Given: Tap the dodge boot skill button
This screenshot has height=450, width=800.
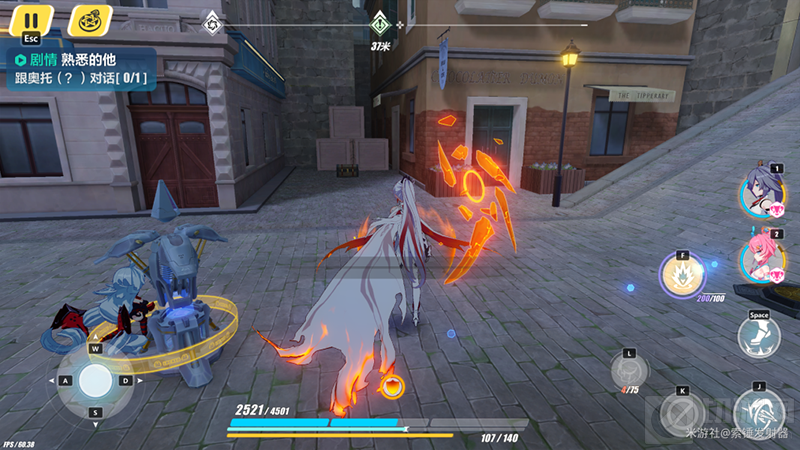Looking at the screenshot, I should point(759,336).
